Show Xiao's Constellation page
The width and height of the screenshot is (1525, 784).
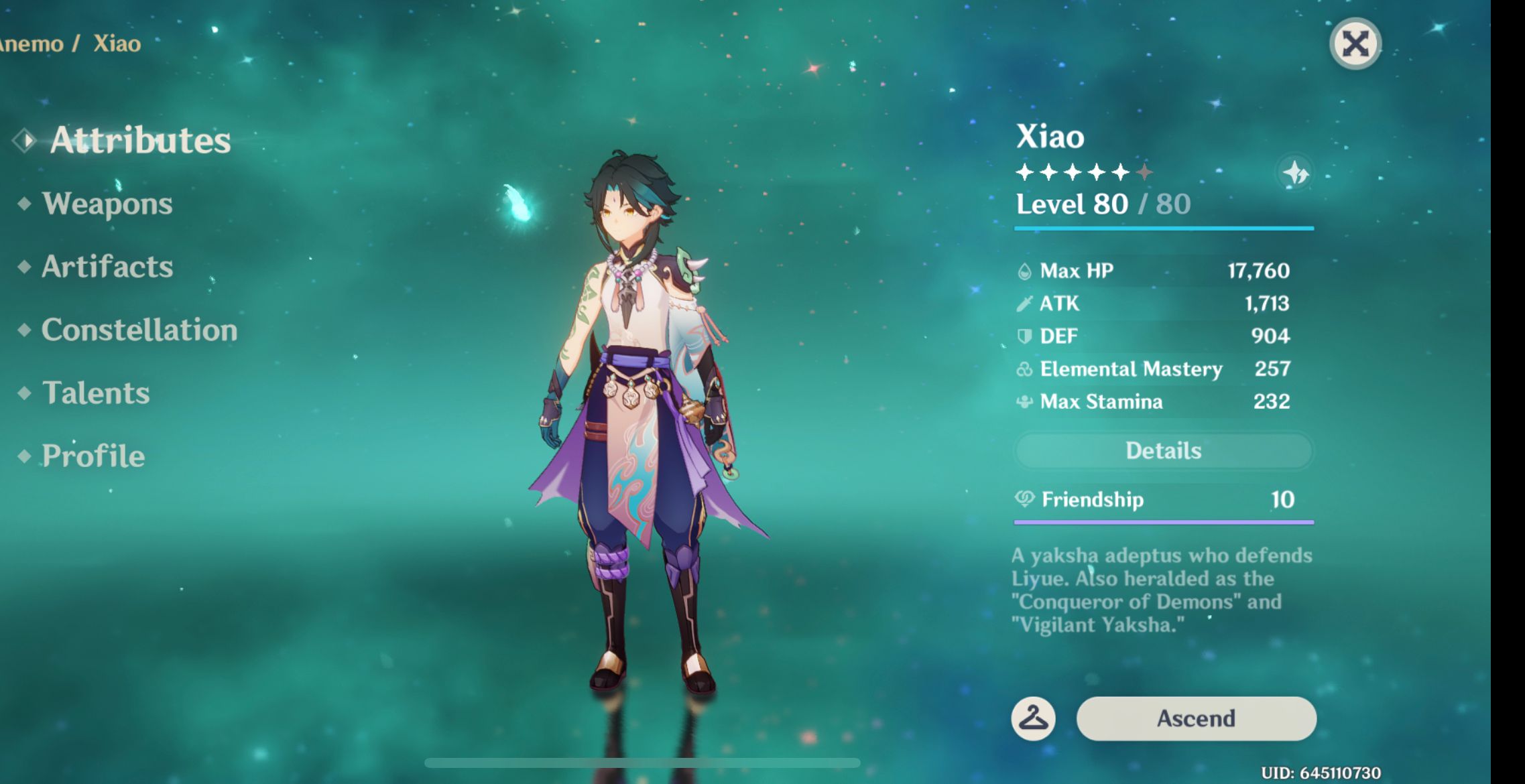click(x=139, y=330)
